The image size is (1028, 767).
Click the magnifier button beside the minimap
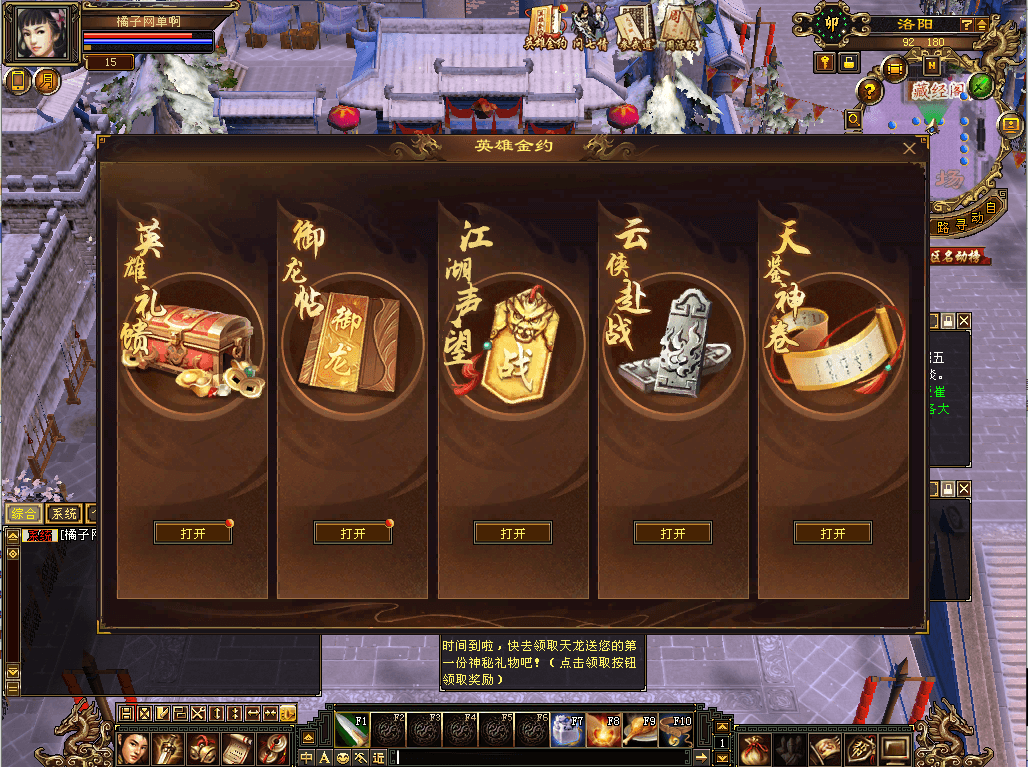point(853,119)
